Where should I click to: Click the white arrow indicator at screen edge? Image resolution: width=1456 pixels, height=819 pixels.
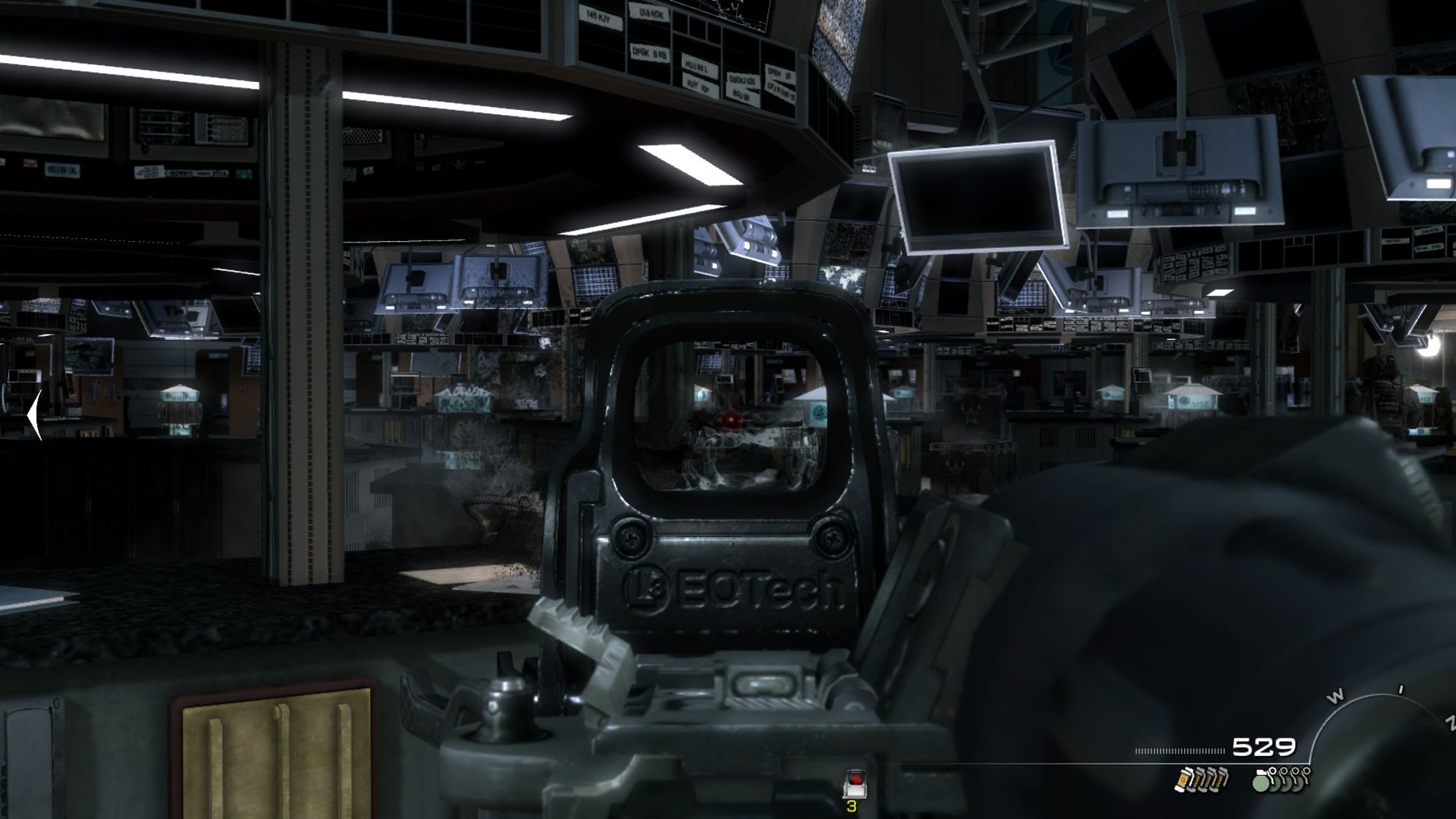pos(34,415)
